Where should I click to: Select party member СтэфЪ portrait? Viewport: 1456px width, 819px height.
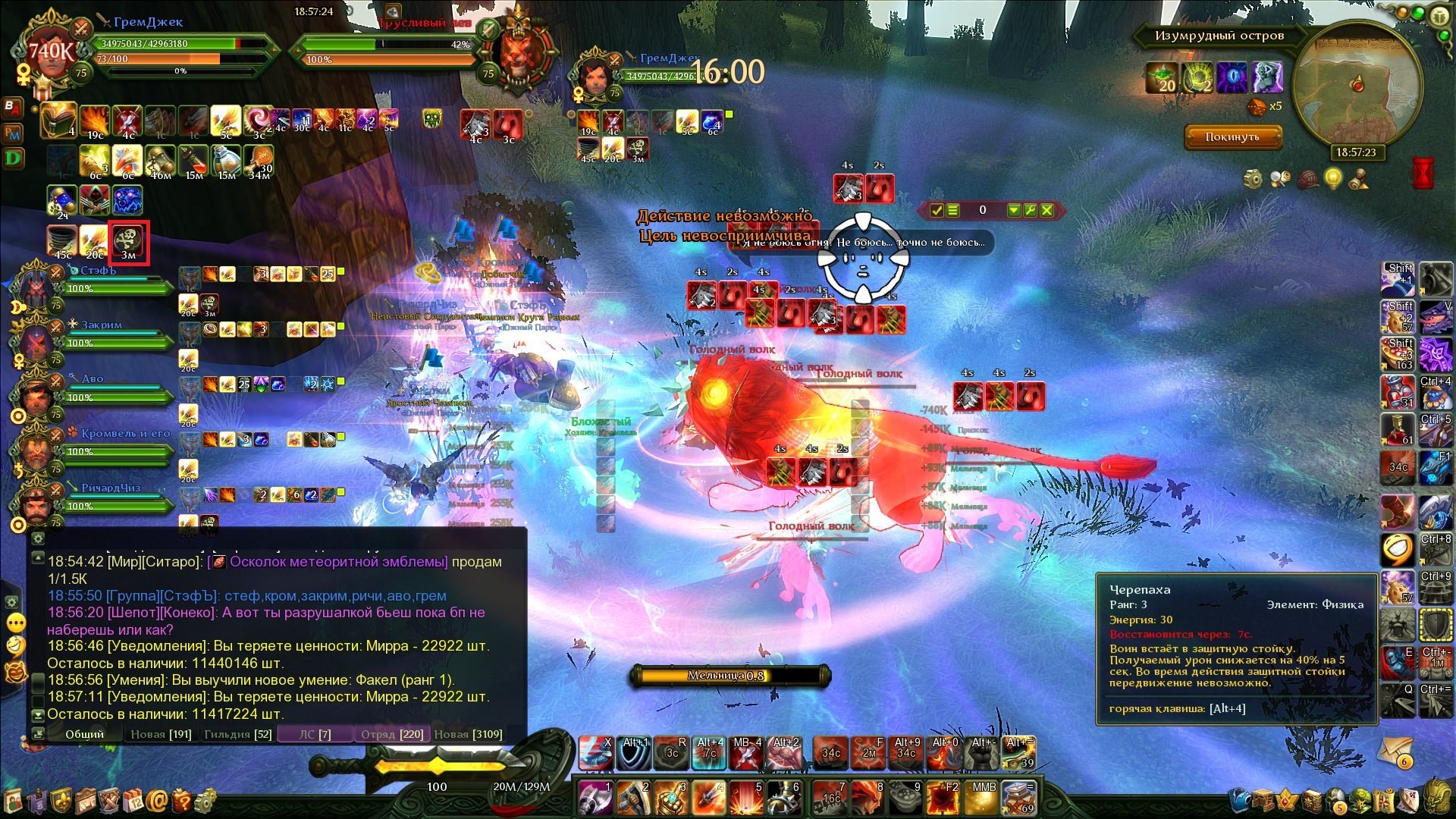point(35,286)
